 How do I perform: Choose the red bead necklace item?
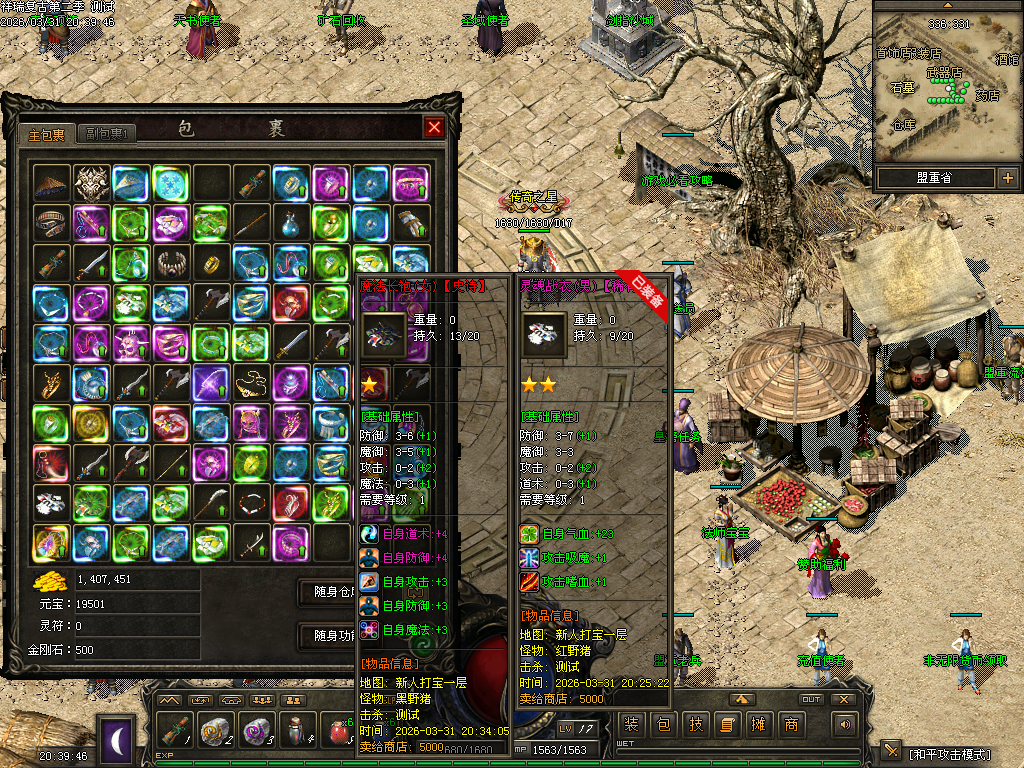click(x=251, y=503)
